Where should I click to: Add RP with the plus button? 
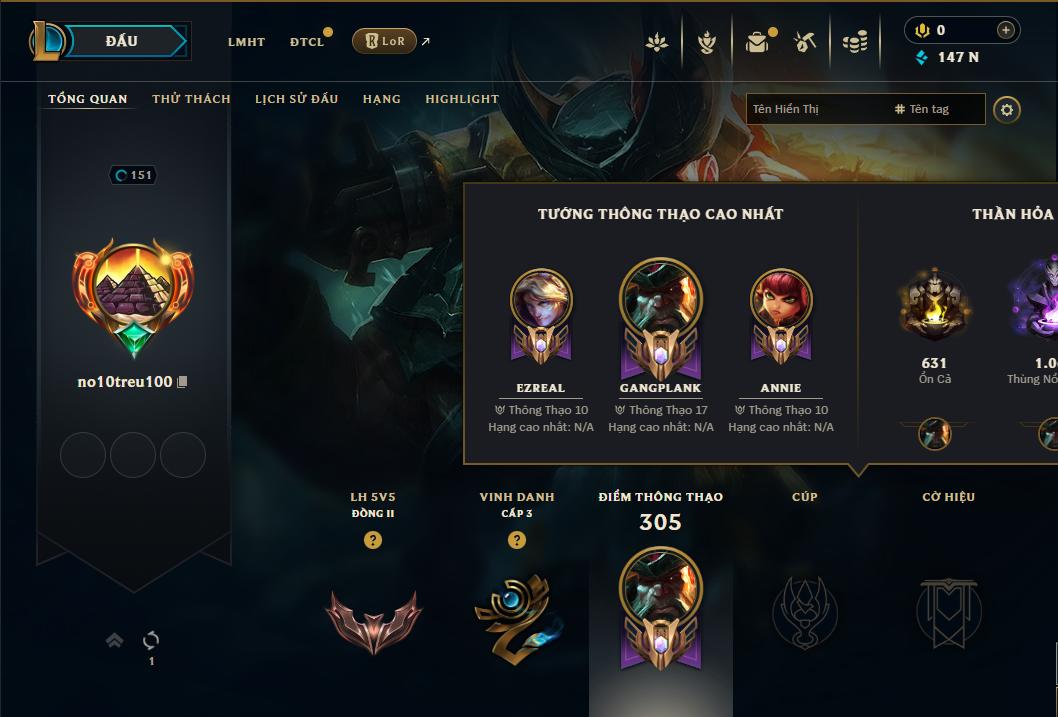point(1006,30)
